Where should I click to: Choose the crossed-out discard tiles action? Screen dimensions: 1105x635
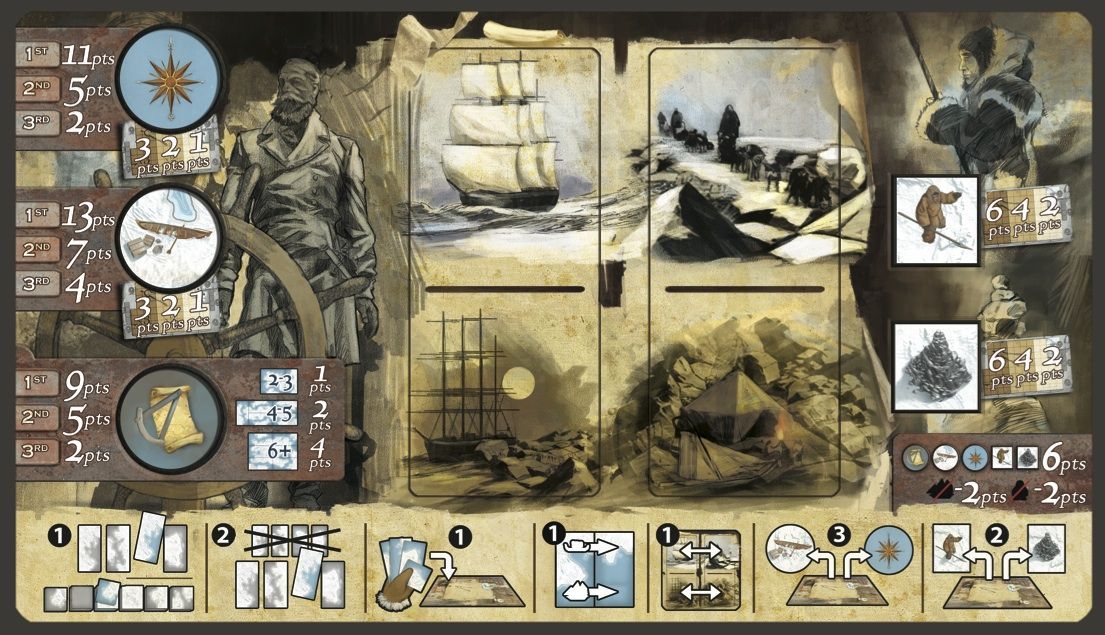[x=282, y=566]
